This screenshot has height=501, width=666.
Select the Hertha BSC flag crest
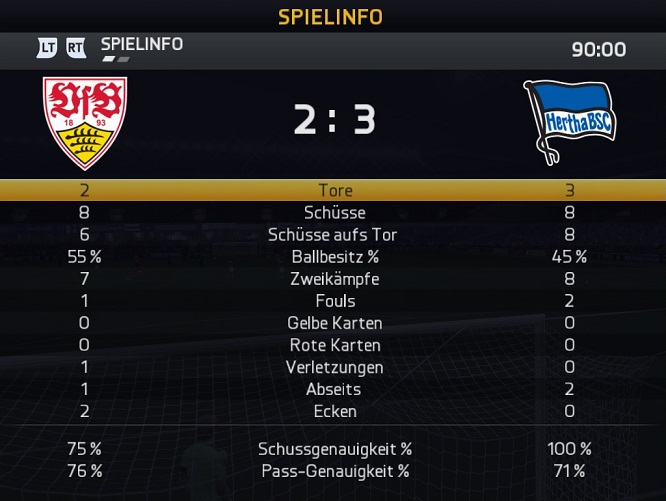[x=568, y=121]
